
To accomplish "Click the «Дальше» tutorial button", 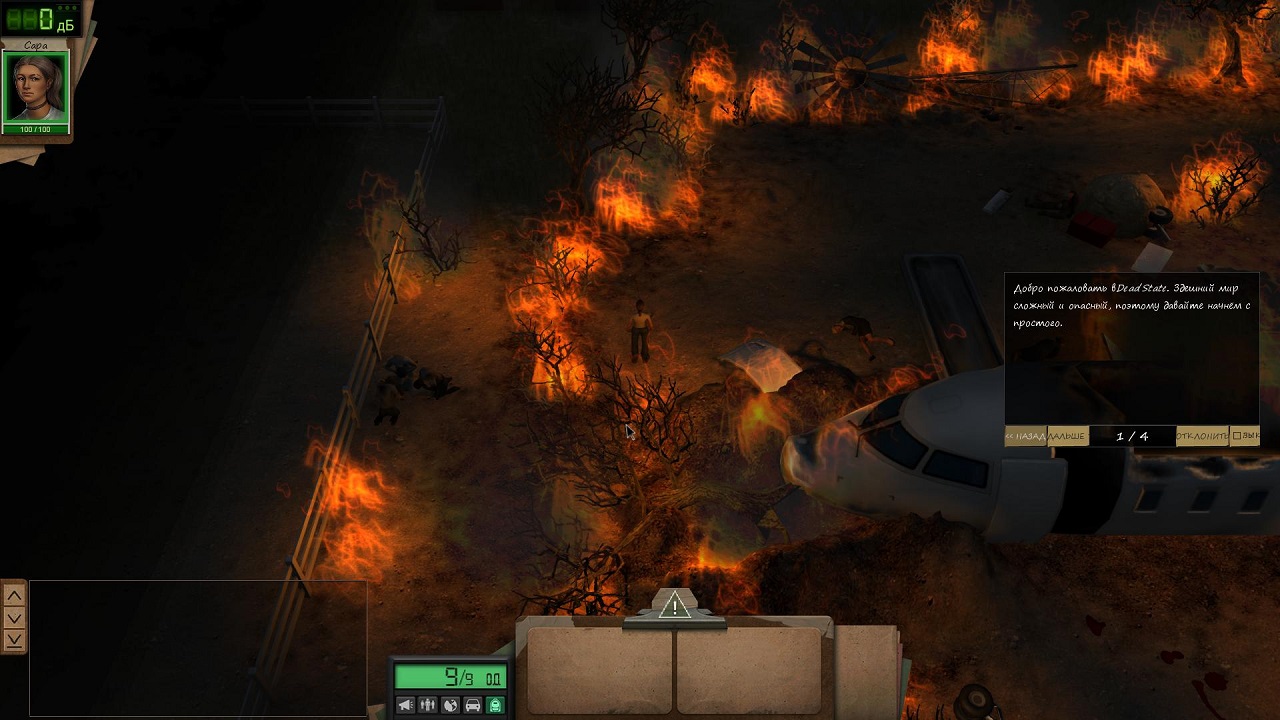I will pos(1067,436).
